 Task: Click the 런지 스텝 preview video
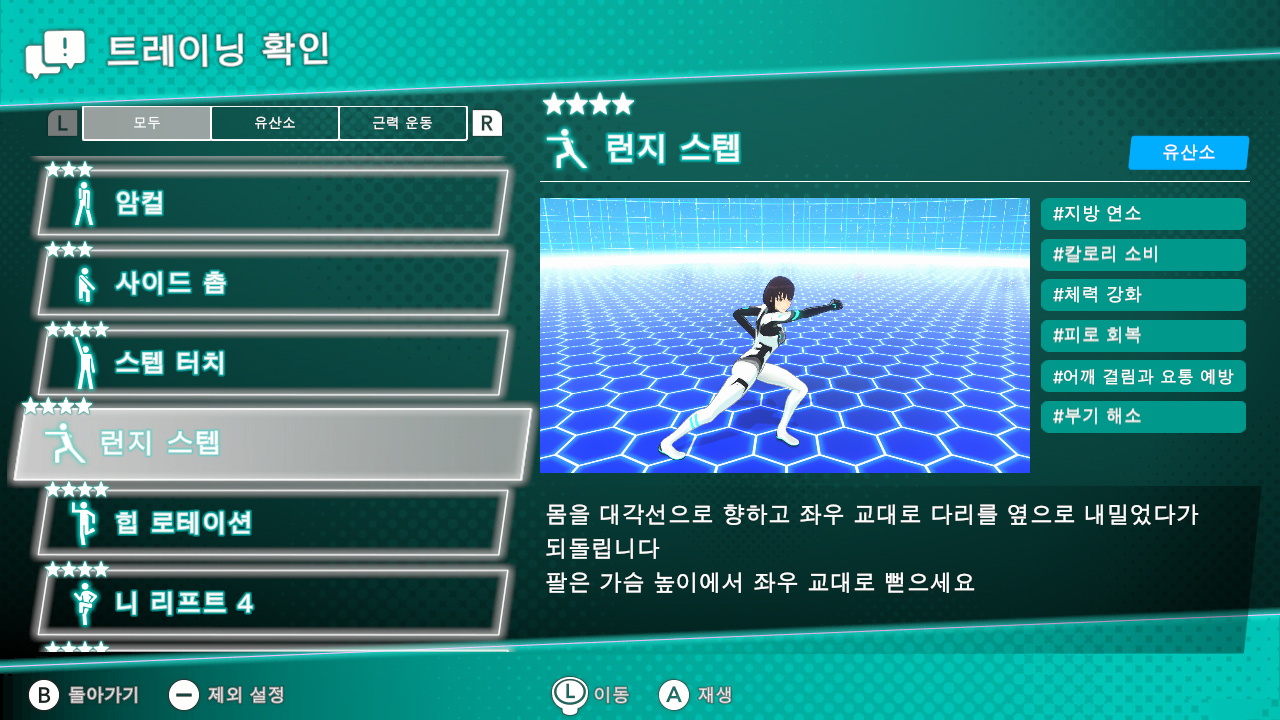tap(784, 335)
